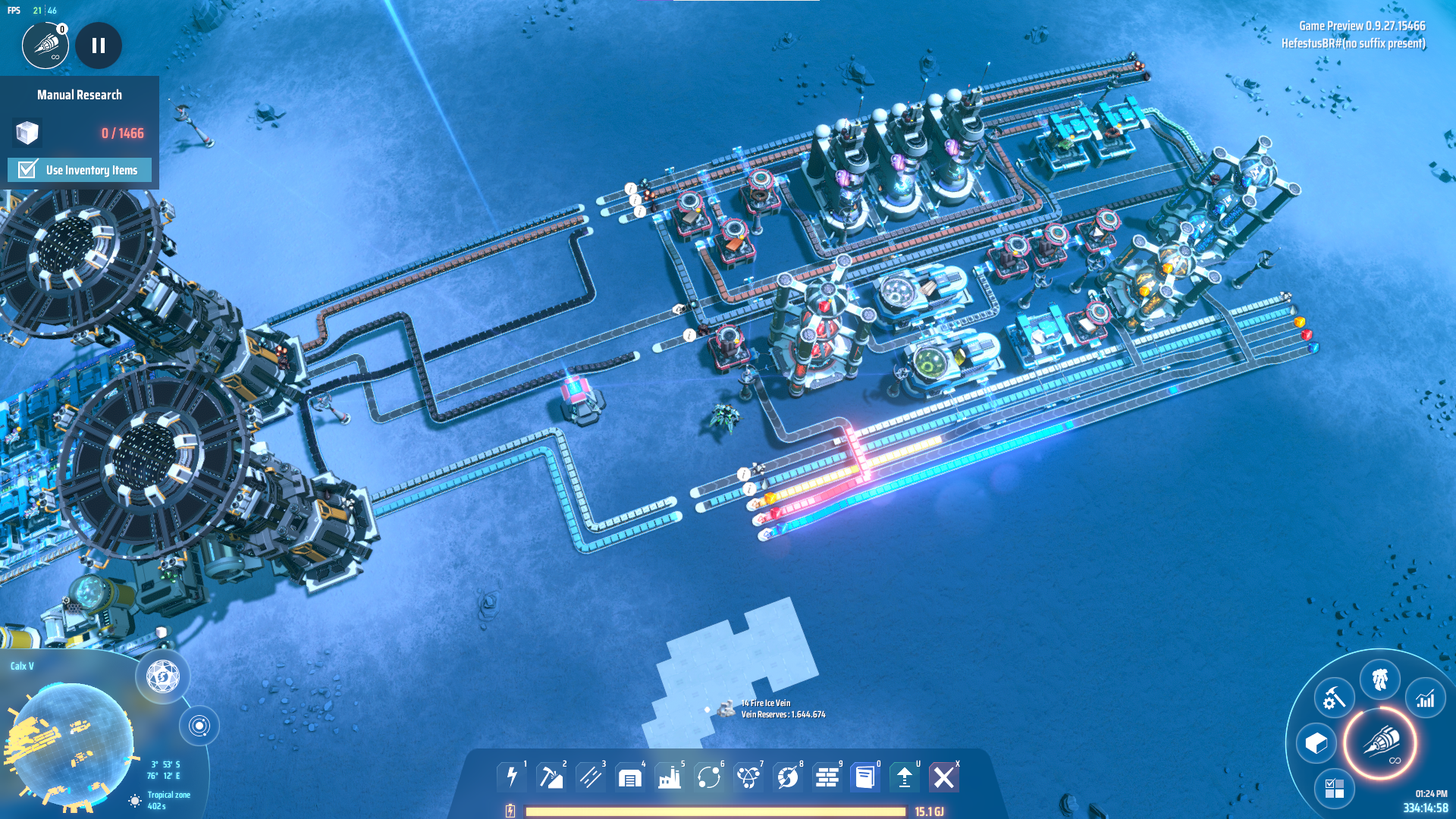Select the Dyson sphere build category
This screenshot has height=819, width=1456.
[x=787, y=777]
